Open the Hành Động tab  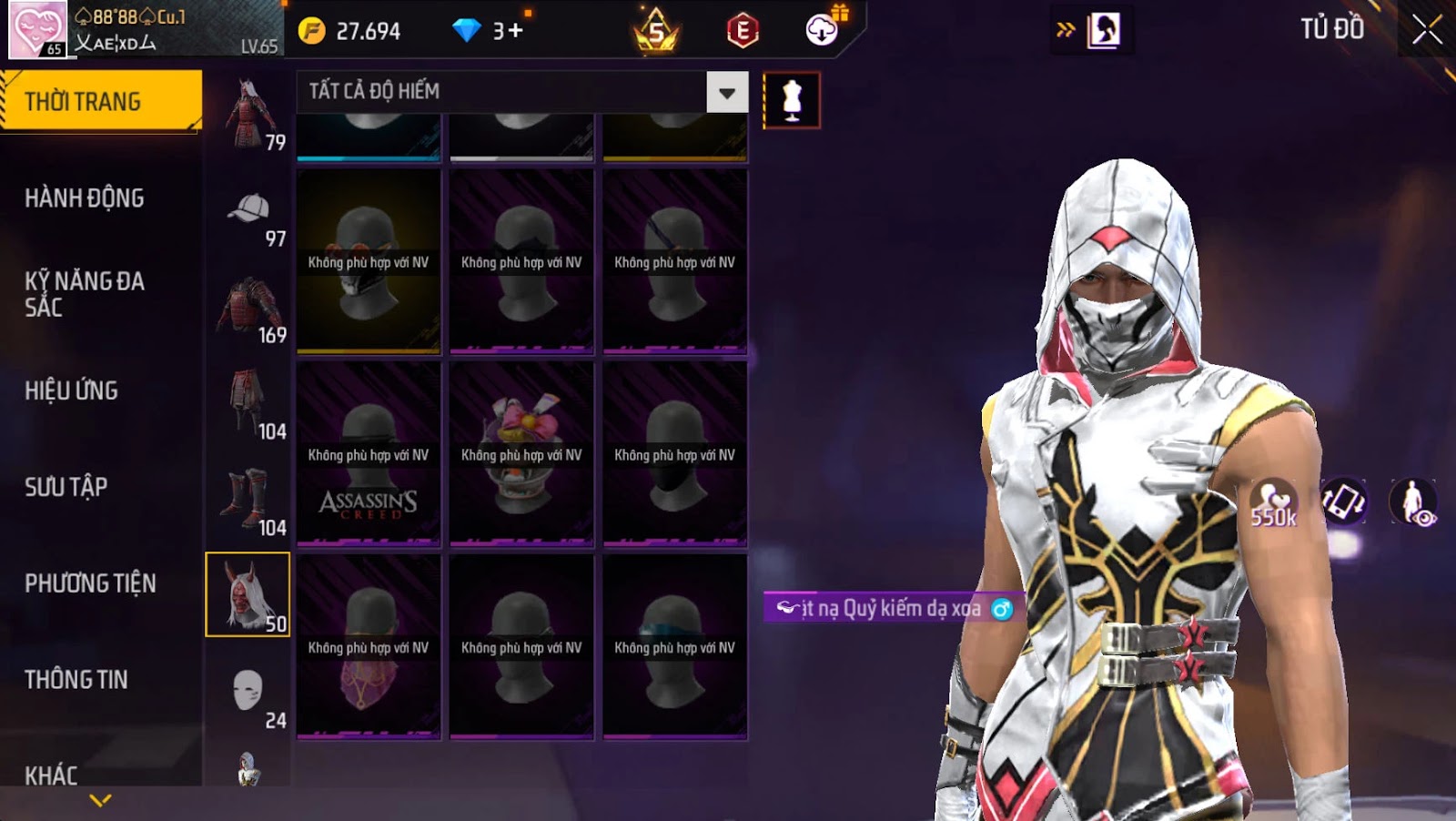tap(85, 198)
